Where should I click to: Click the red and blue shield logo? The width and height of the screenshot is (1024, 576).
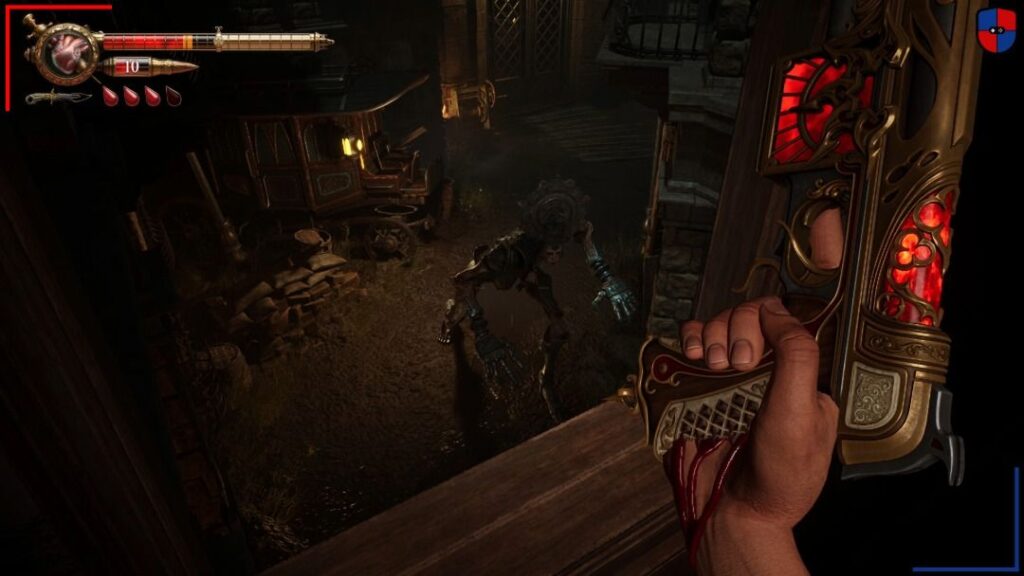coord(996,30)
